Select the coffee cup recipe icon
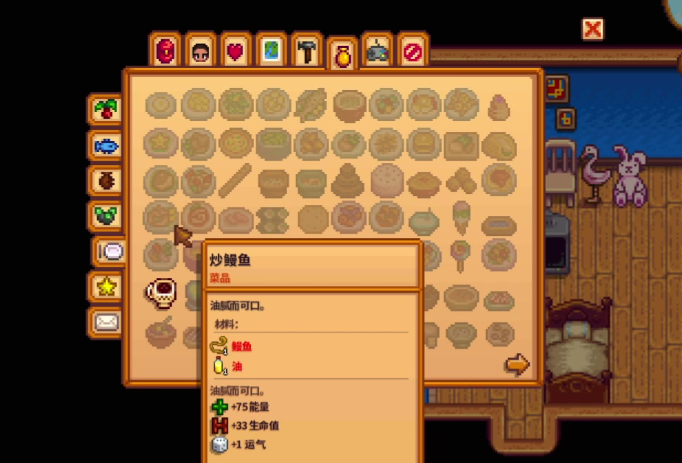 [162, 292]
